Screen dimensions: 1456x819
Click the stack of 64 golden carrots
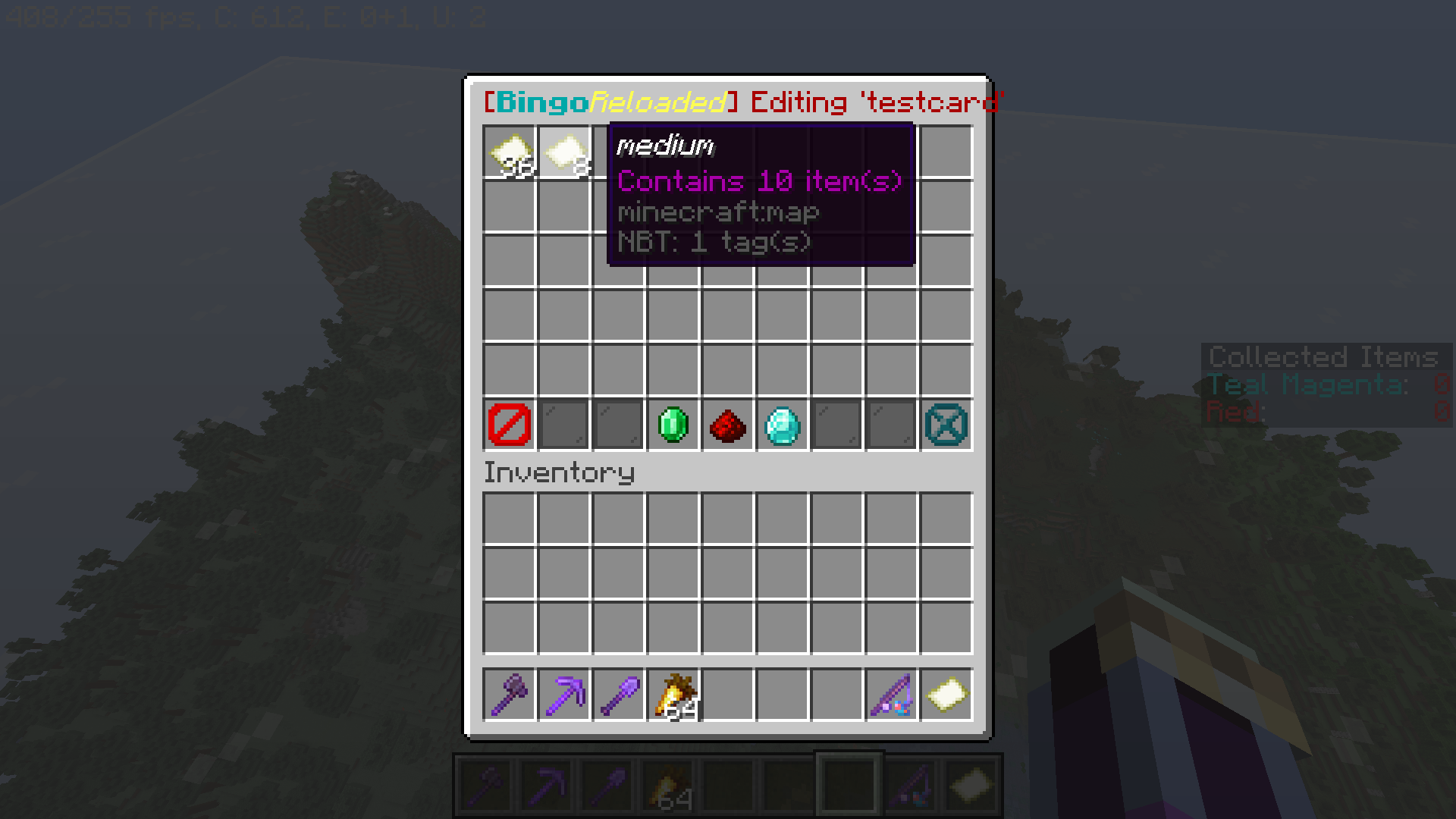pyautogui.click(x=673, y=695)
